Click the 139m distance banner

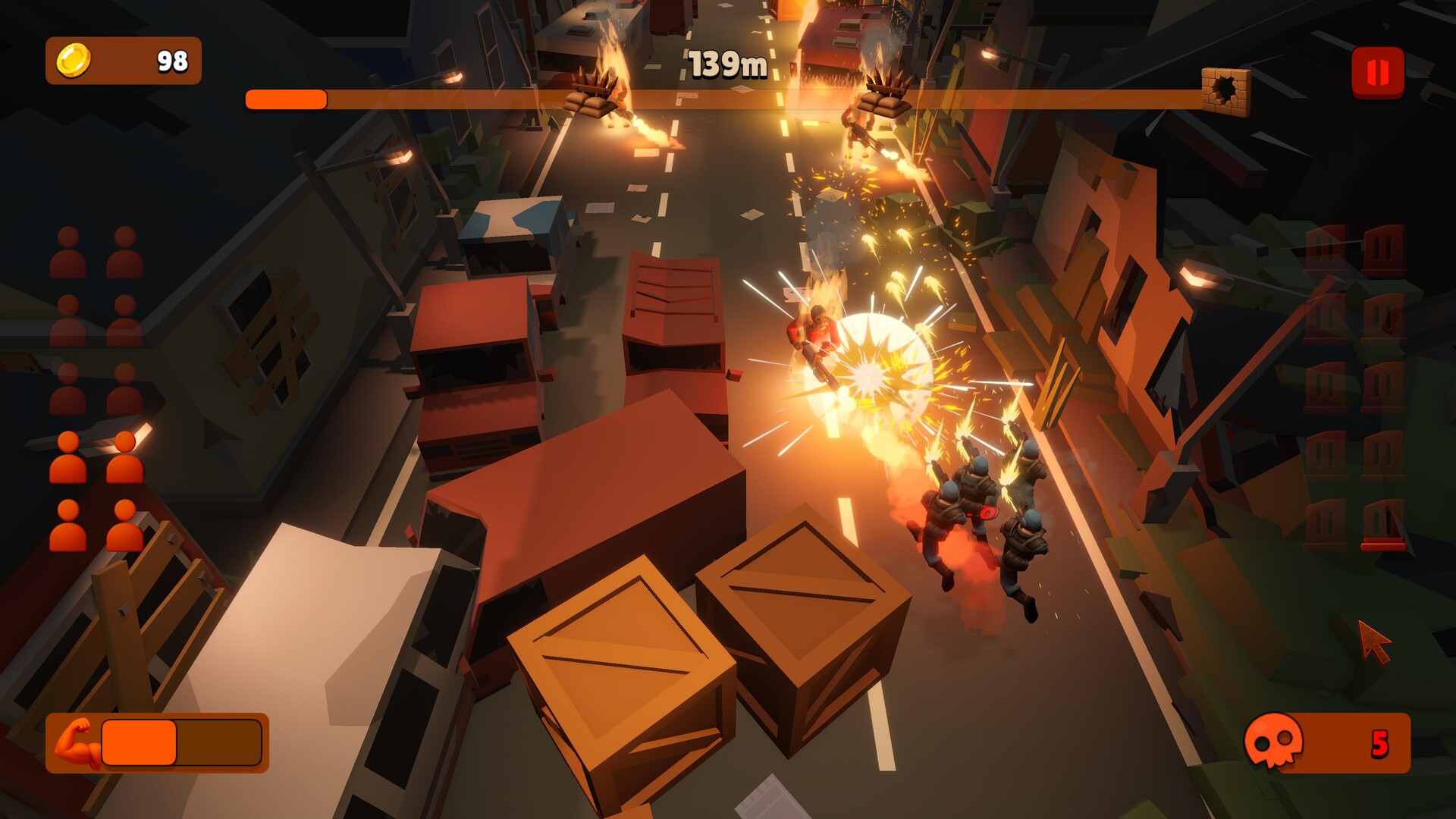pyautogui.click(x=726, y=63)
